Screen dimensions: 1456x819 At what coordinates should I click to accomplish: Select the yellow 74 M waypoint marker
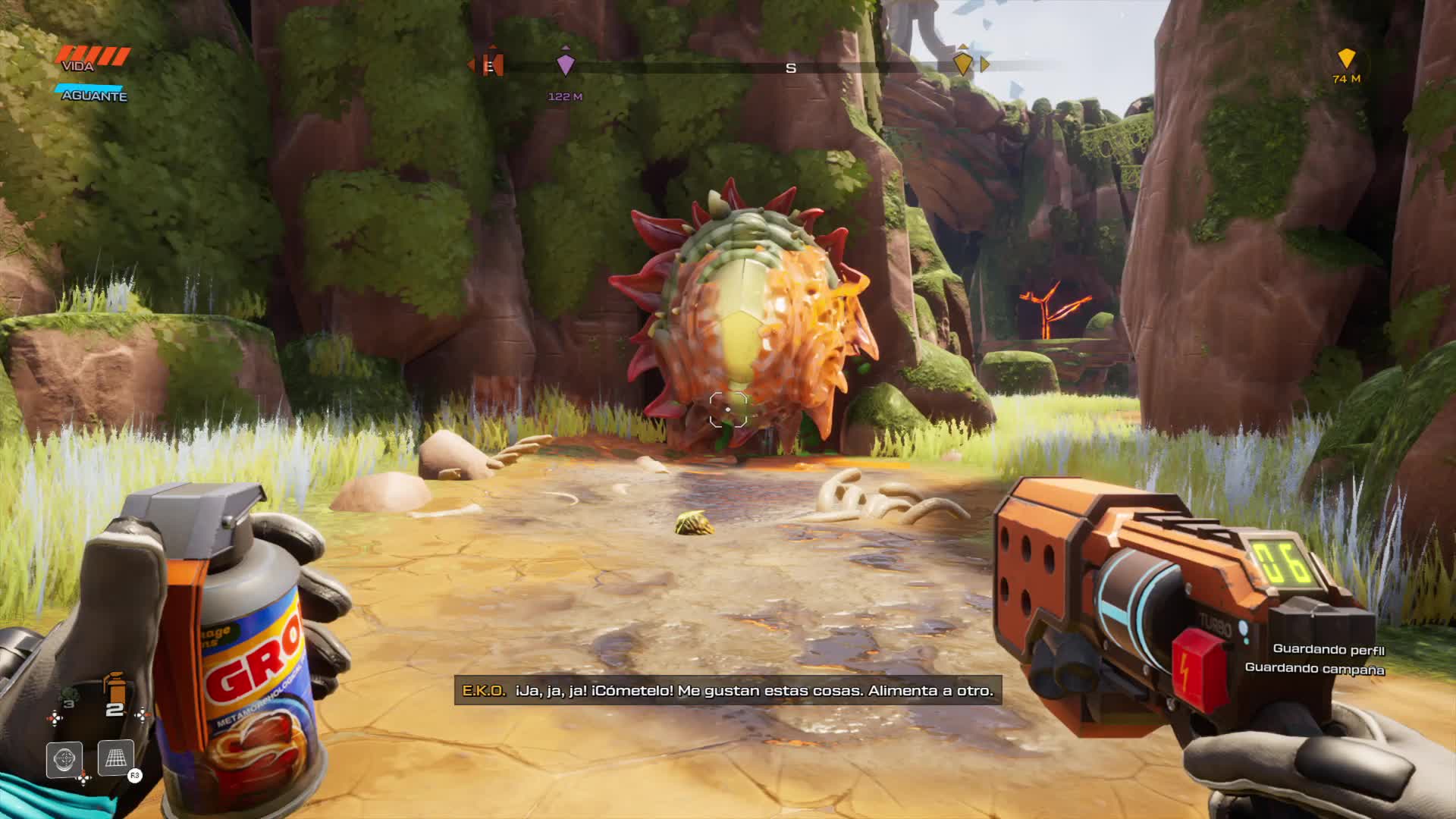[1346, 60]
